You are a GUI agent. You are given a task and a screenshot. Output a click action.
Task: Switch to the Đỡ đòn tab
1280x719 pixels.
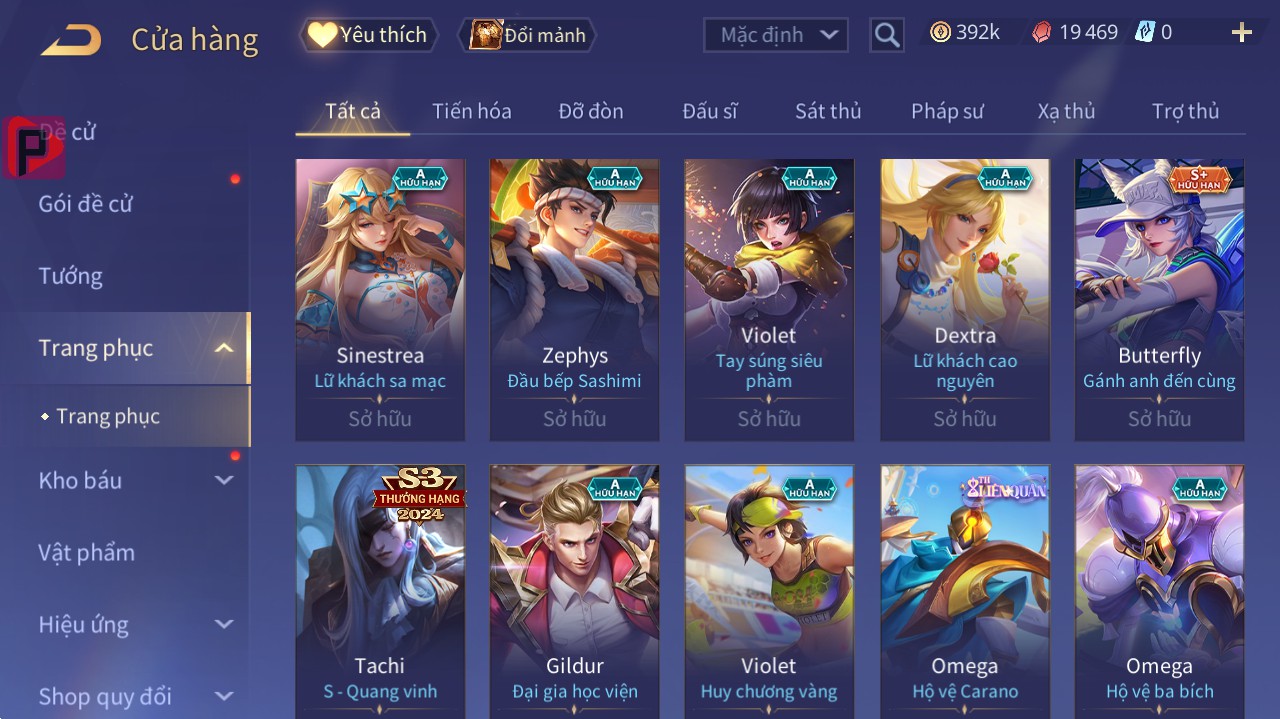click(x=590, y=111)
